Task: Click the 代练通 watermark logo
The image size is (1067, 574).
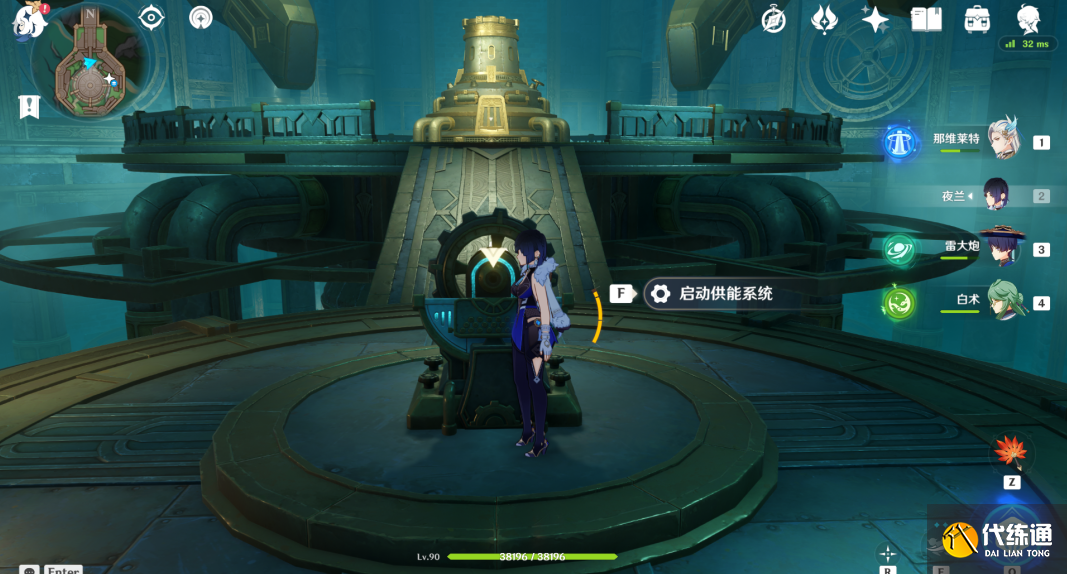Action: tap(994, 539)
